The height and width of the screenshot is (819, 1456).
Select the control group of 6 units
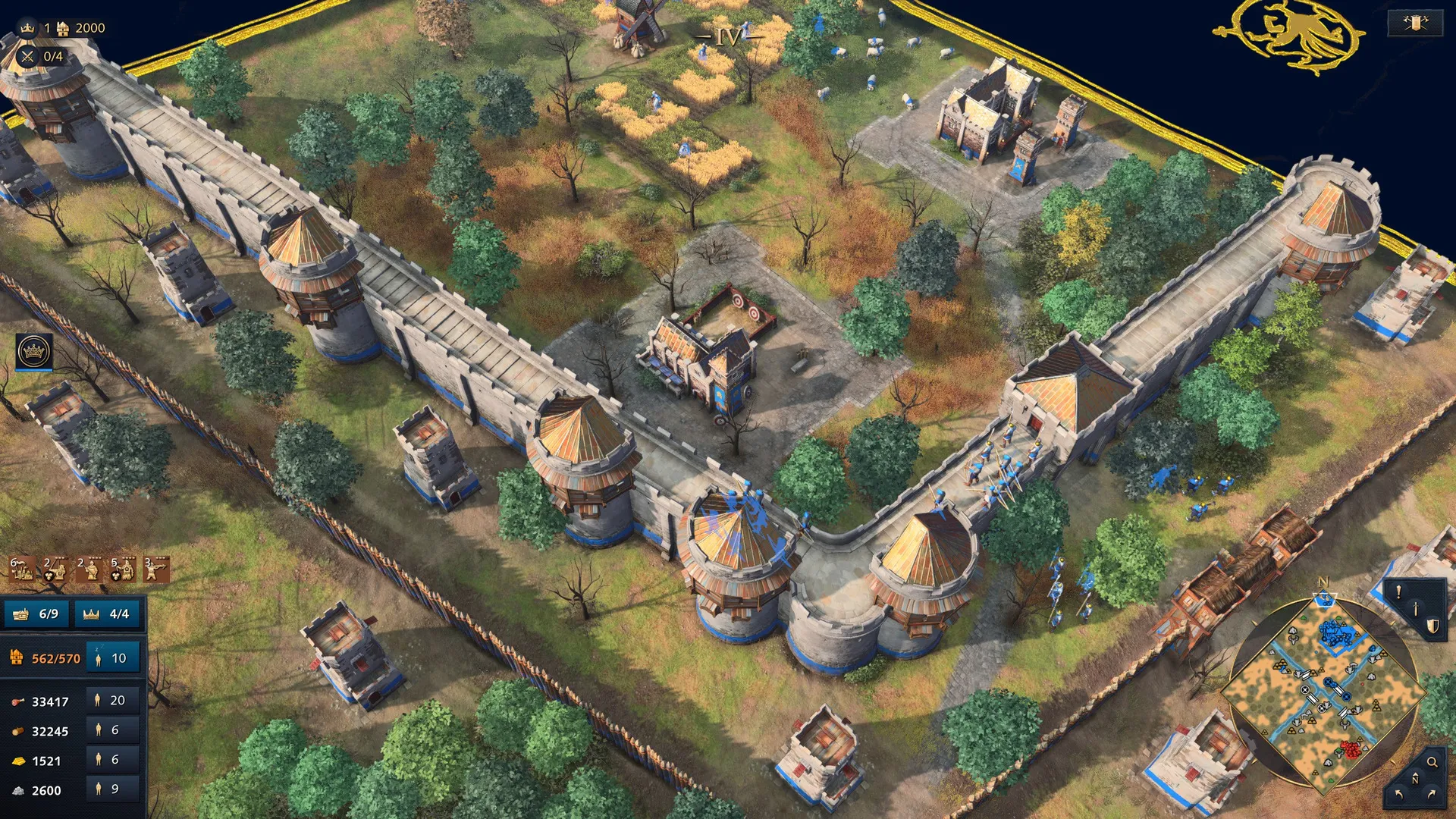[x=21, y=569]
